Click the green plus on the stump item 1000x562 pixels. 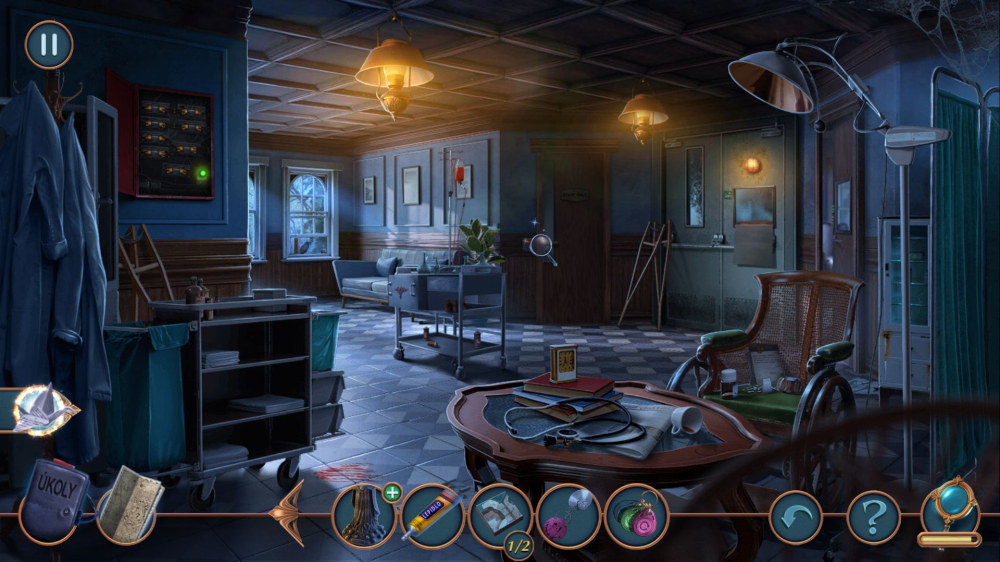[x=392, y=492]
